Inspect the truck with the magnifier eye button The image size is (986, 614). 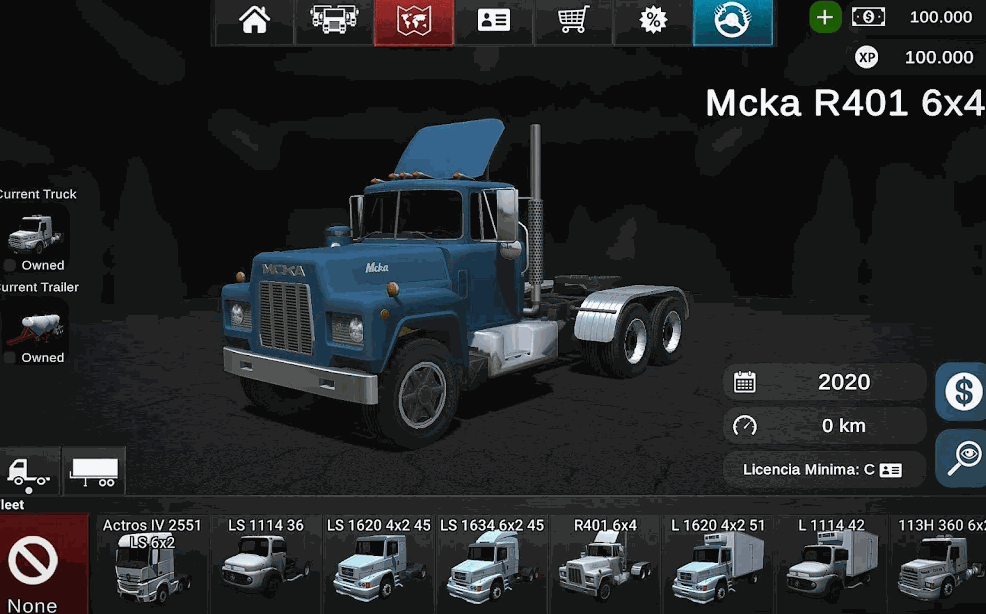962,458
